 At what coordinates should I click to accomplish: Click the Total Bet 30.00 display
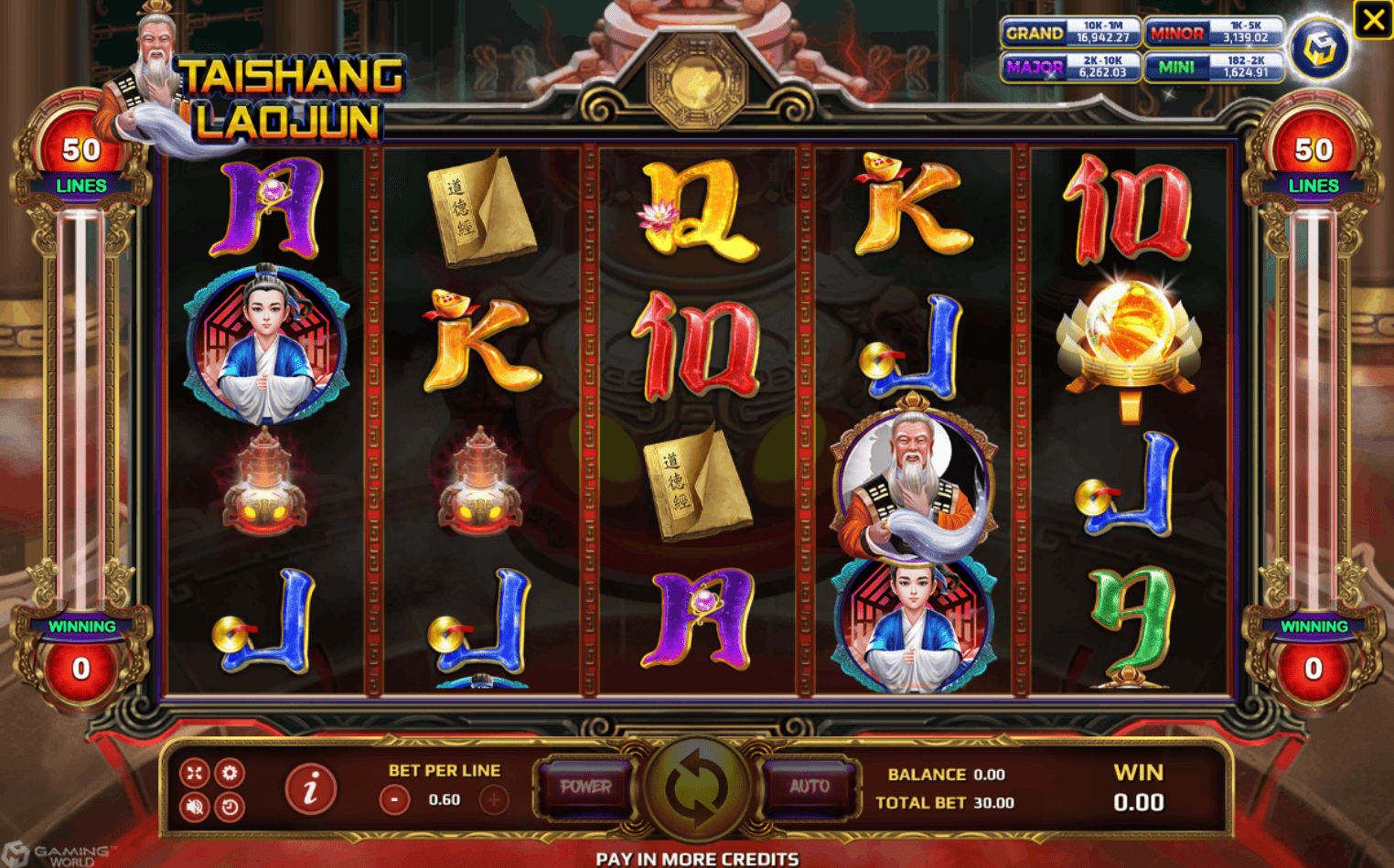pos(947,803)
